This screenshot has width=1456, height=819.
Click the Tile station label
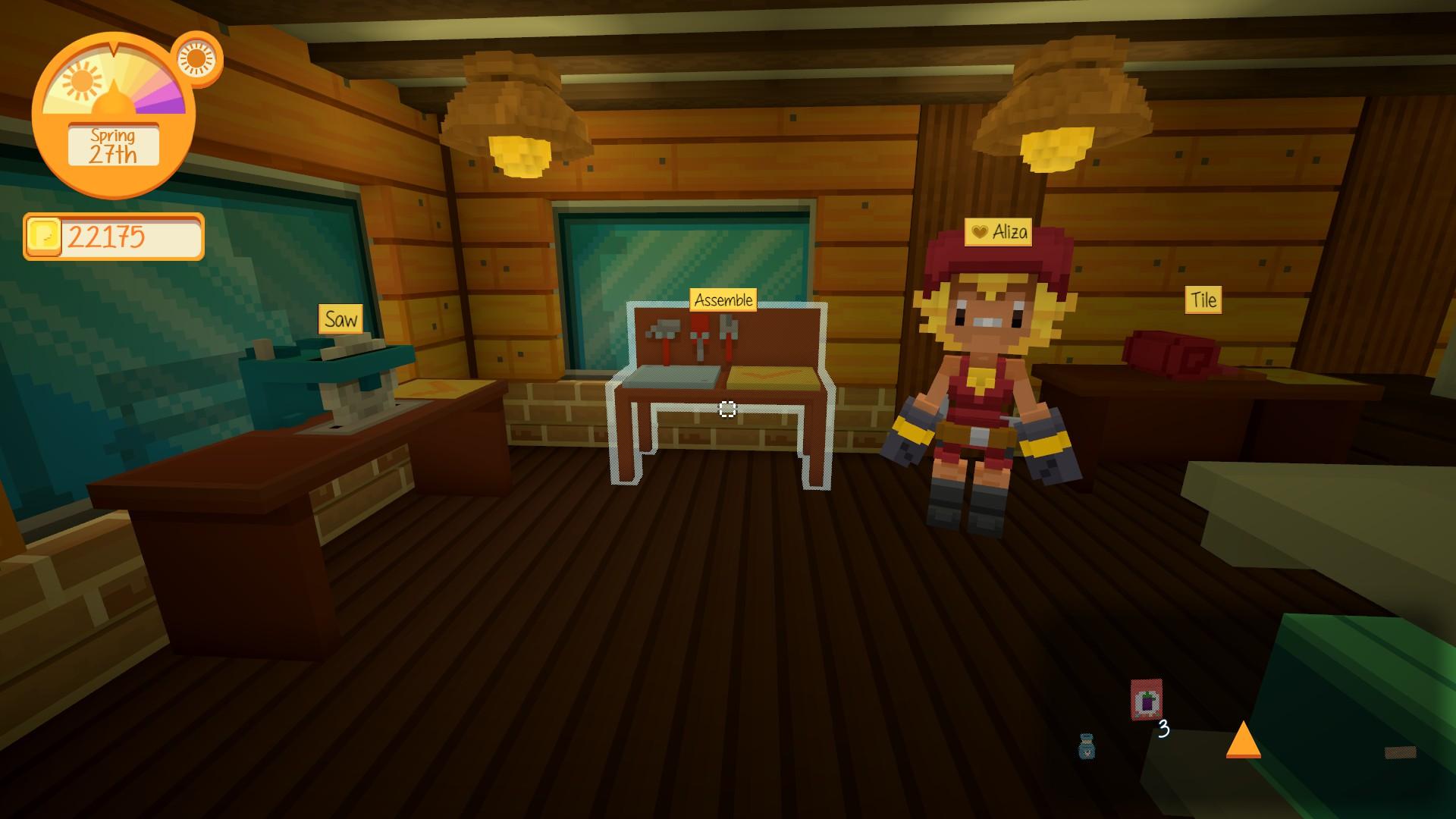point(1203,300)
